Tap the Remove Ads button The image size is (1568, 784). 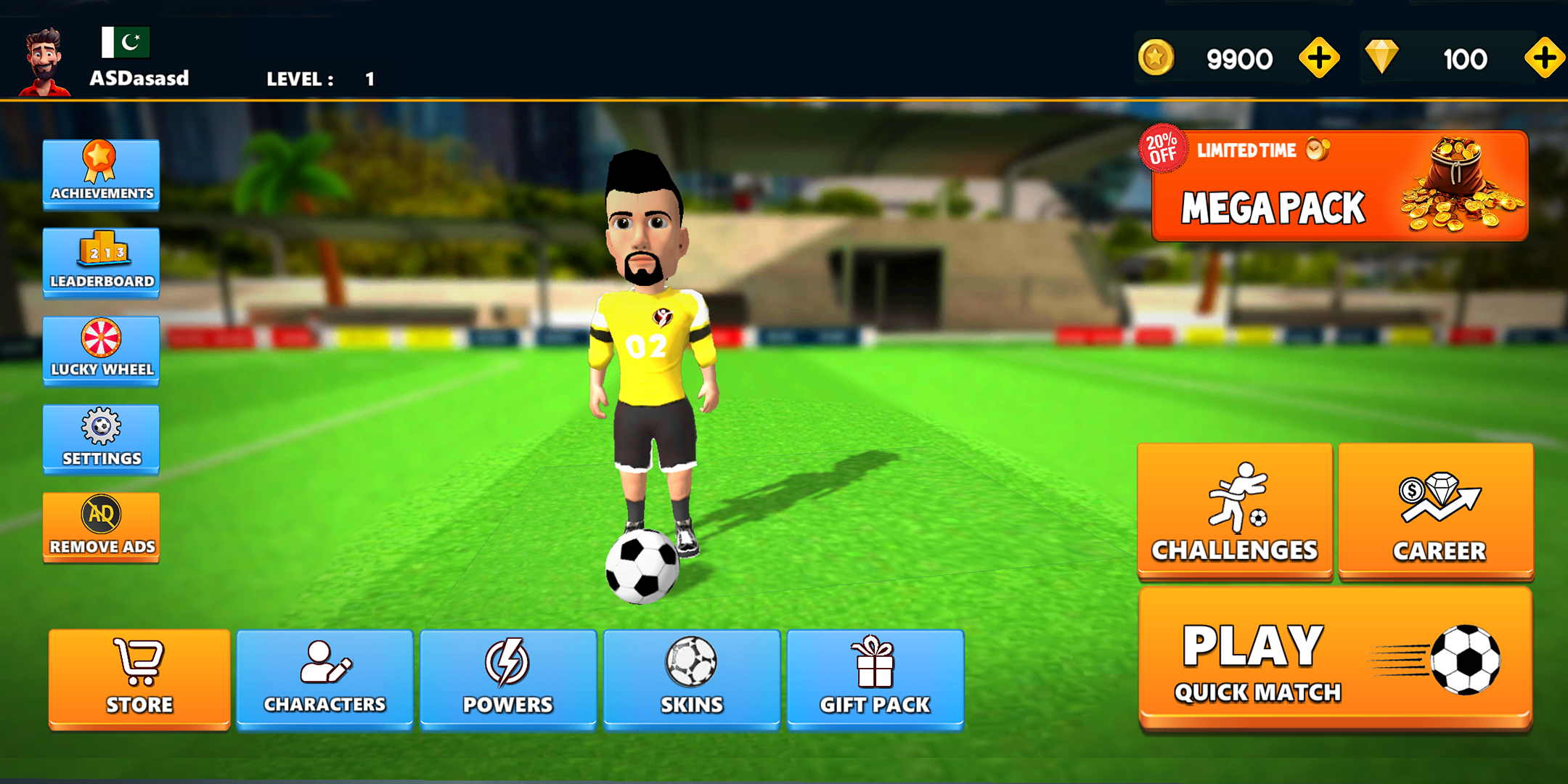[x=101, y=527]
